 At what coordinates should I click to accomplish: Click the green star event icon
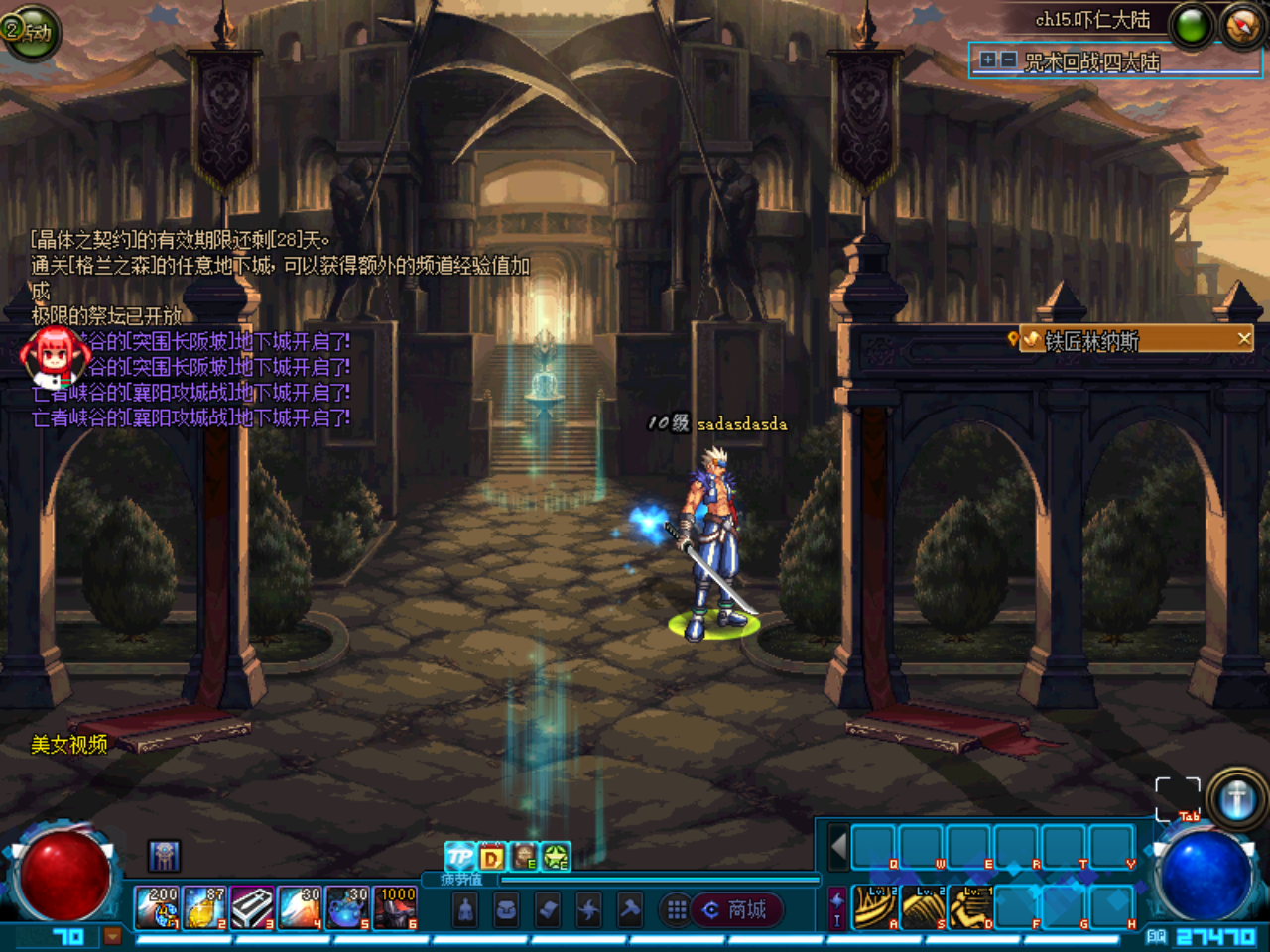[554, 856]
